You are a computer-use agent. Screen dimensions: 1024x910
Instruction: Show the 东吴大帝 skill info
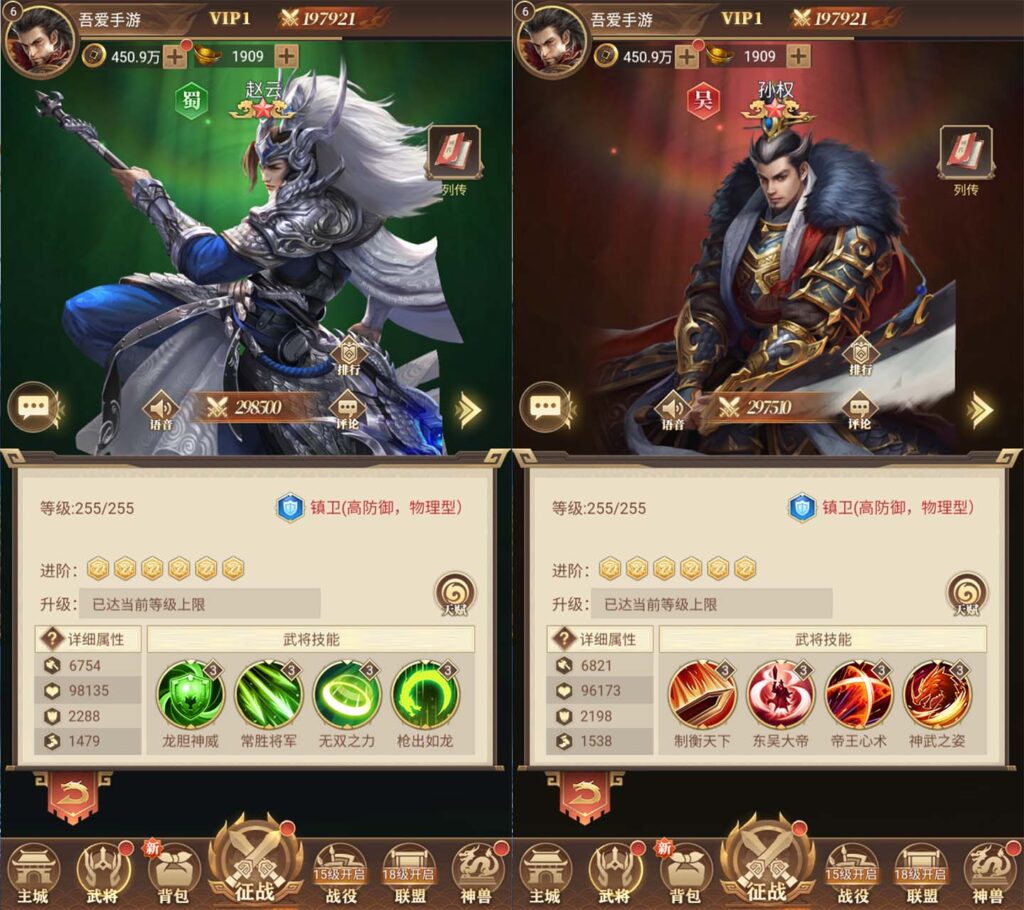point(780,694)
